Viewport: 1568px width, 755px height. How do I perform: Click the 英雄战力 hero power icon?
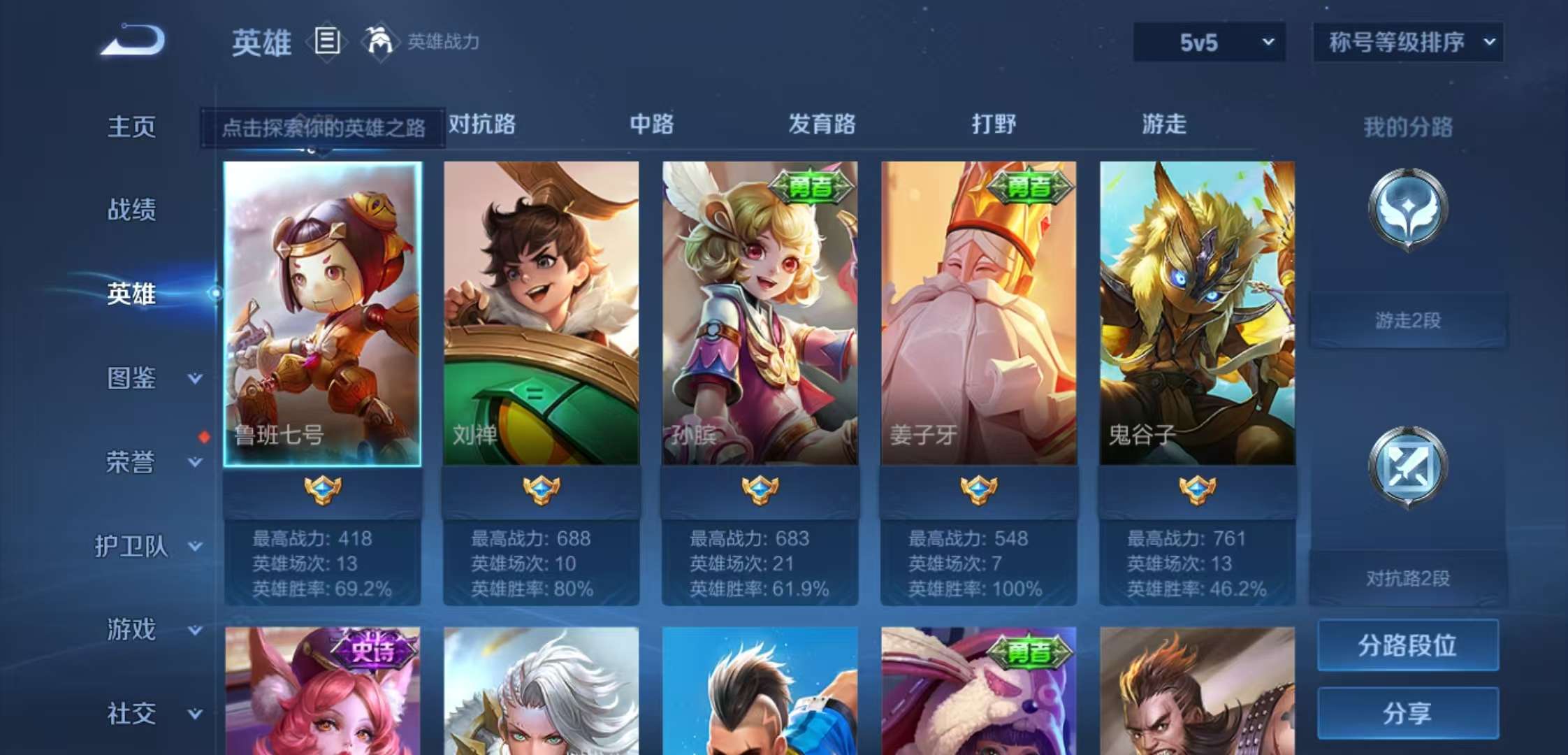(x=378, y=42)
